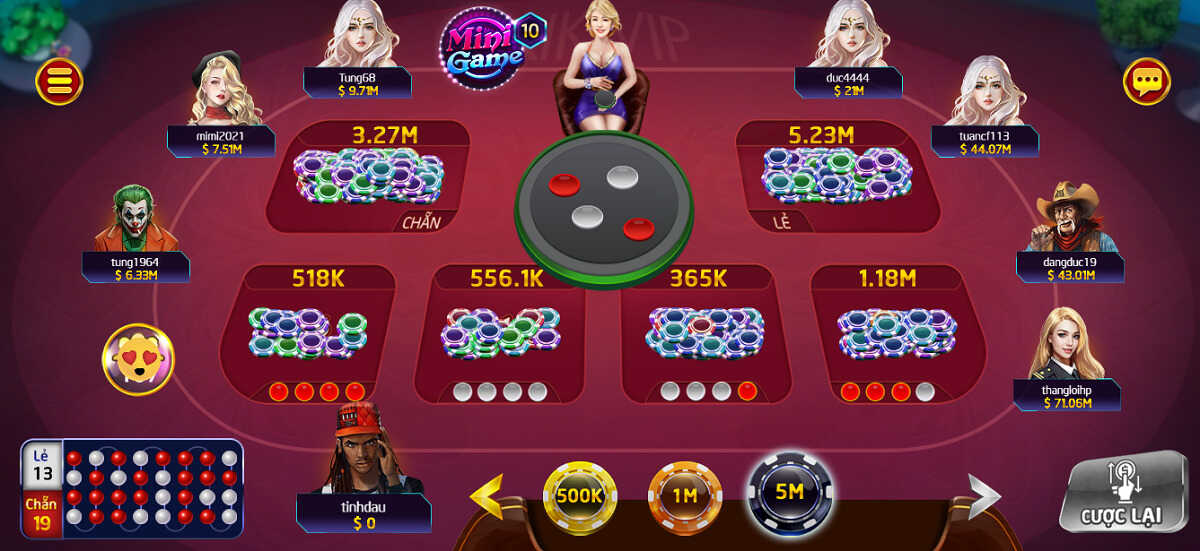1200x551 pixels.
Task: Show lower chip values with left arrow
Action: point(487,497)
